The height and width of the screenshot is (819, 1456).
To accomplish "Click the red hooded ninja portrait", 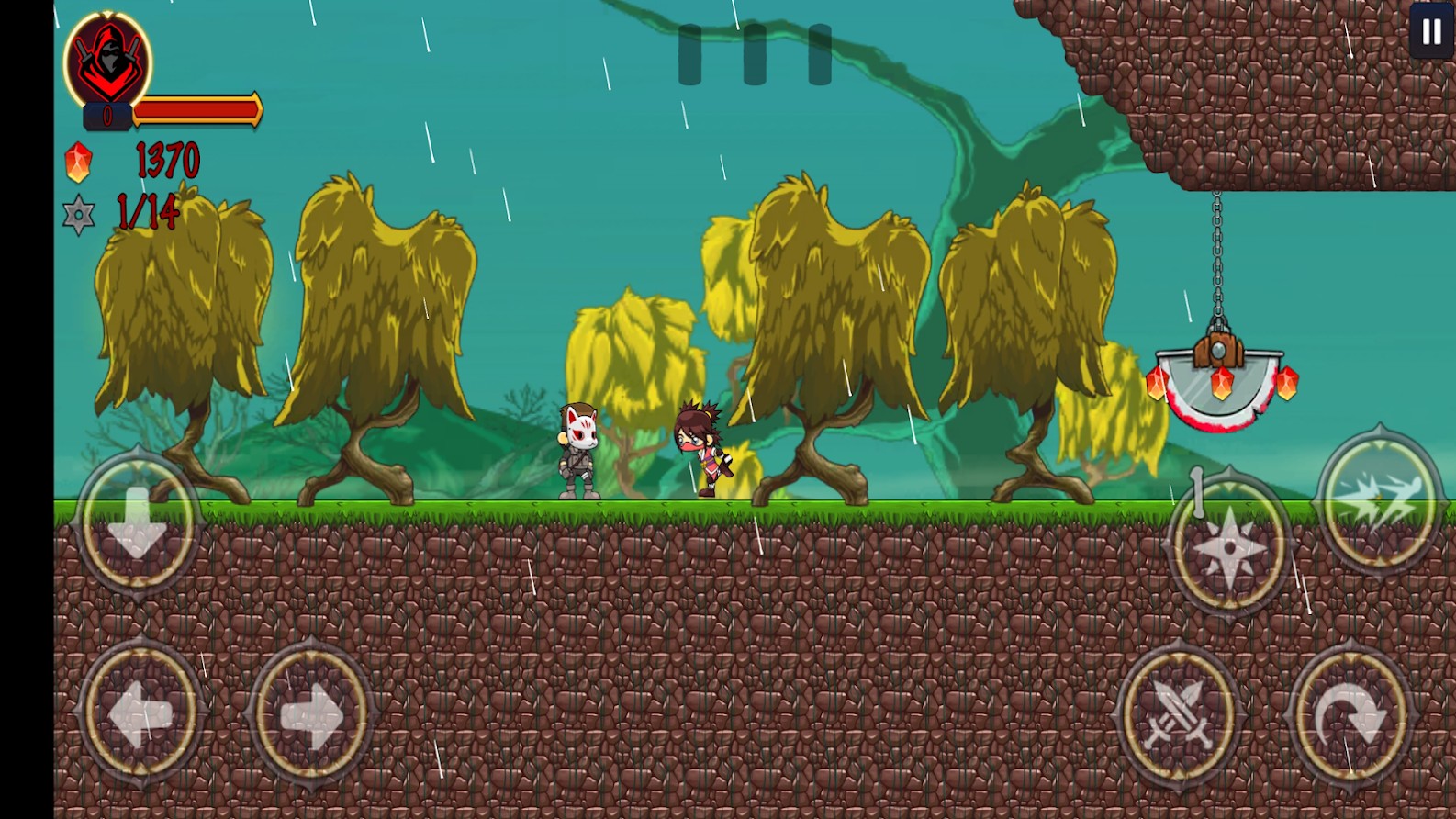I will [x=108, y=60].
